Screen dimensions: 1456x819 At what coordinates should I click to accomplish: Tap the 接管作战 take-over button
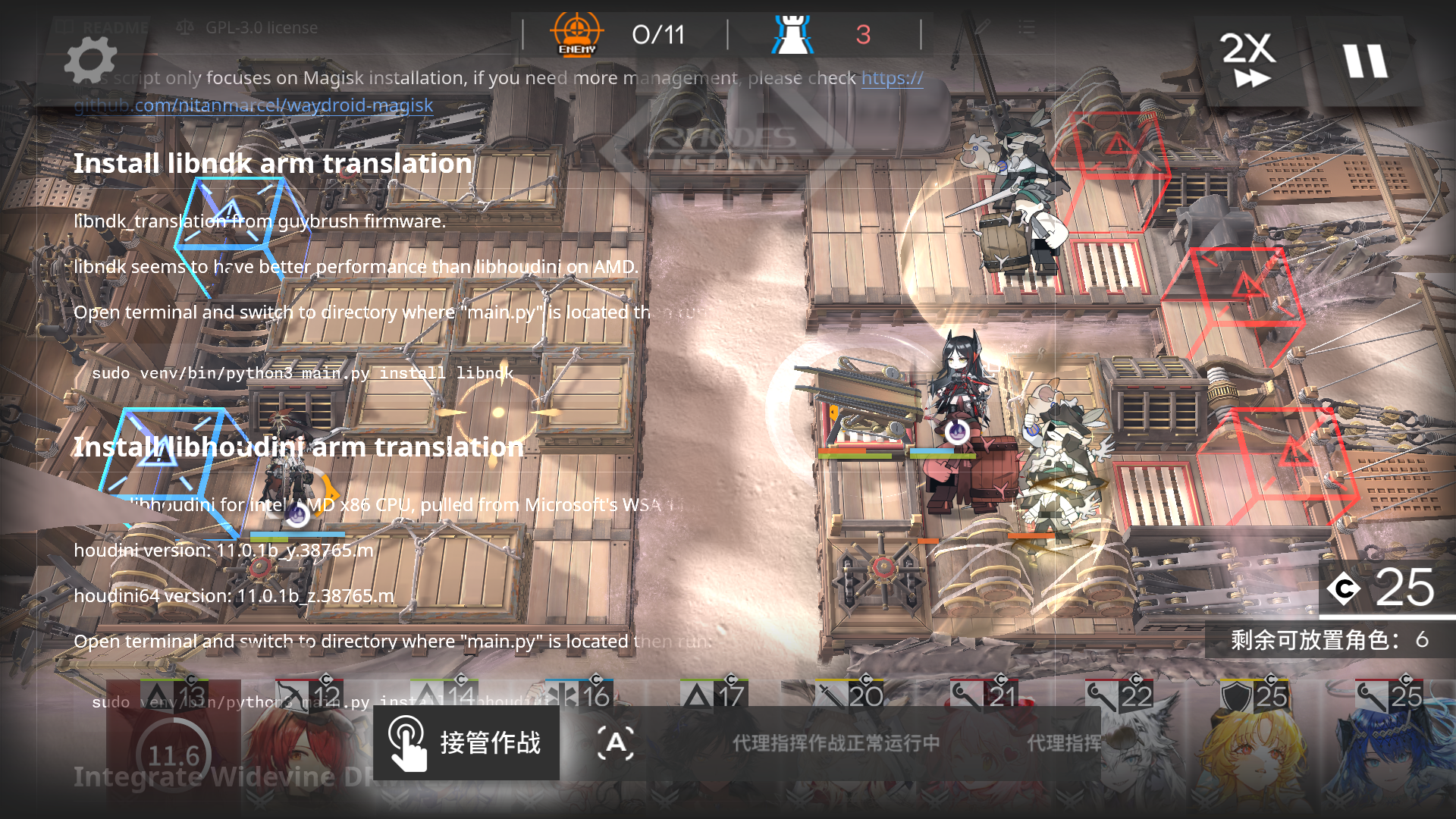pos(466,743)
